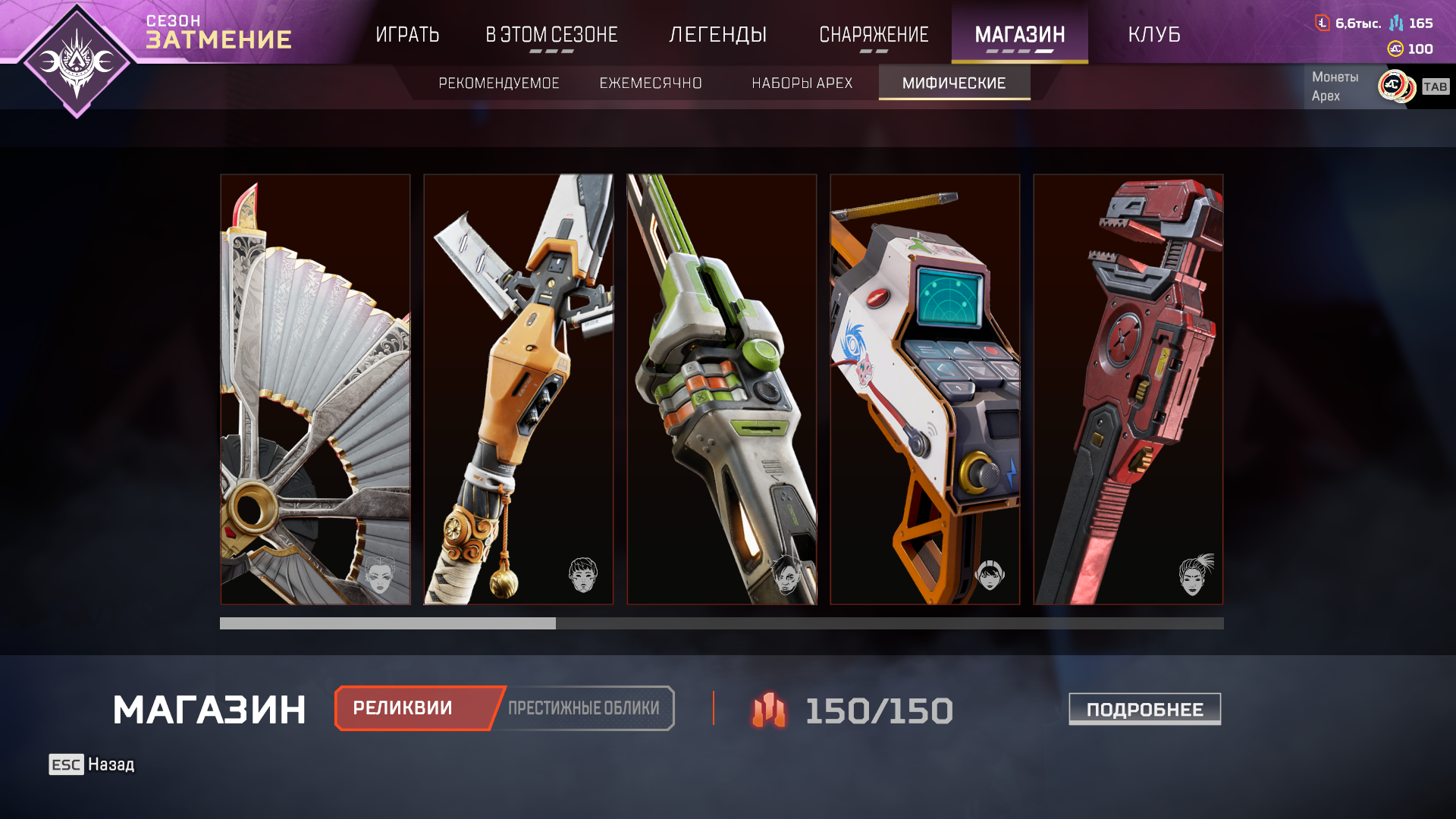Choose the silver war fan heirloom
The height and width of the screenshot is (819, 1456).
point(315,389)
